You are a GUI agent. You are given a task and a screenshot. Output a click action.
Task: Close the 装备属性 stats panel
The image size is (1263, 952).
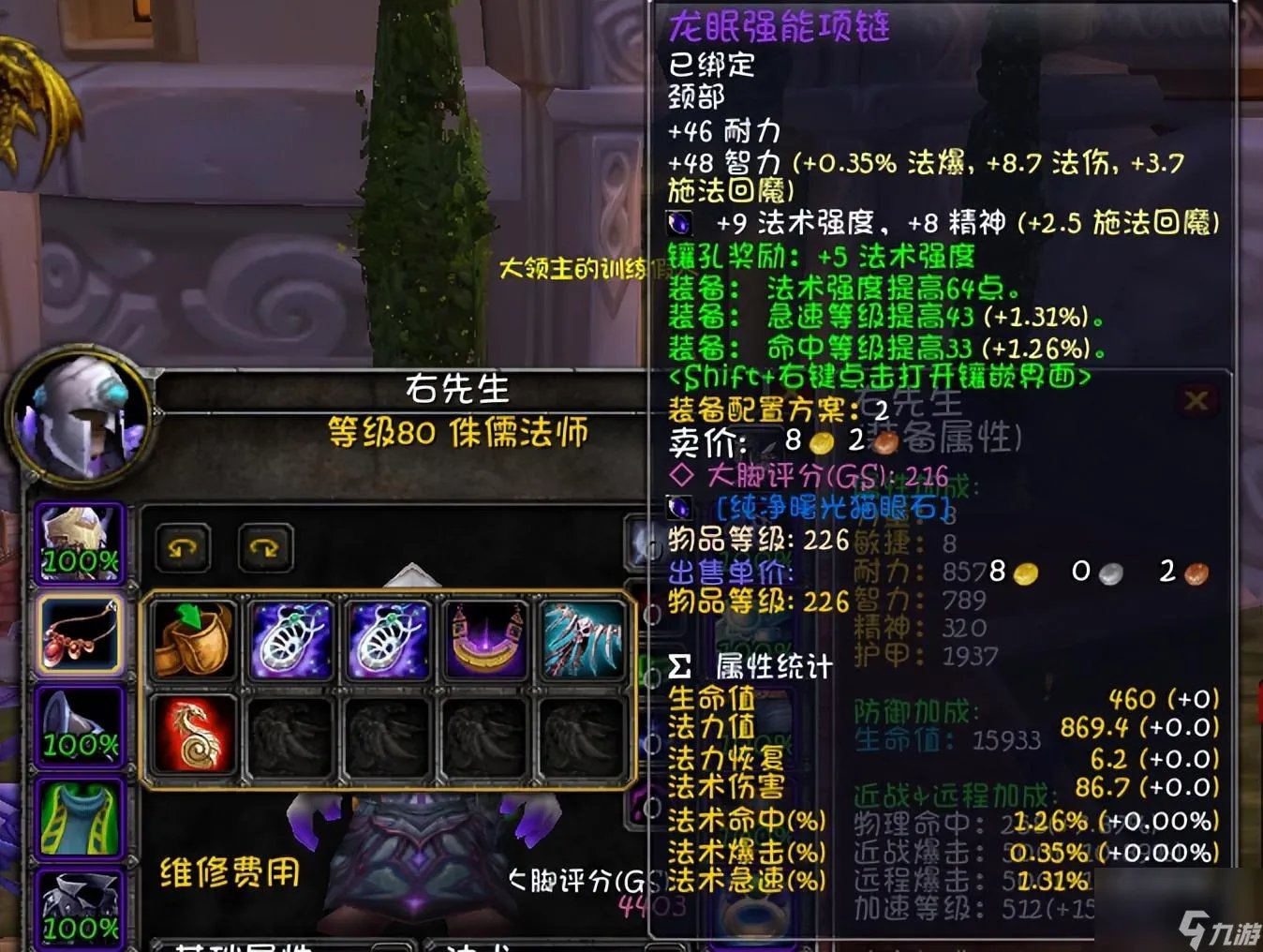click(1196, 399)
